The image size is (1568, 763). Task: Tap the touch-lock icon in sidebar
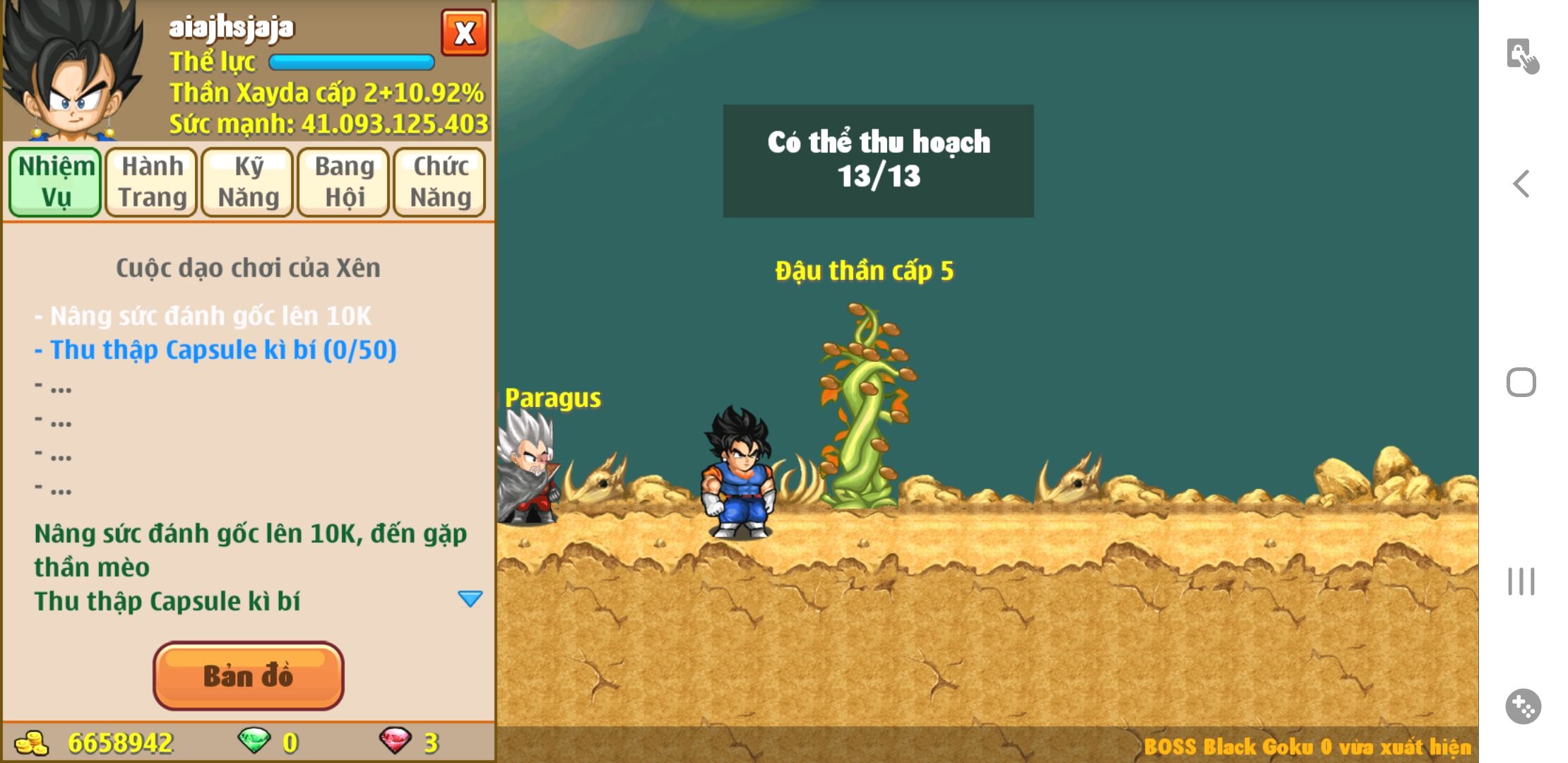[x=1522, y=56]
